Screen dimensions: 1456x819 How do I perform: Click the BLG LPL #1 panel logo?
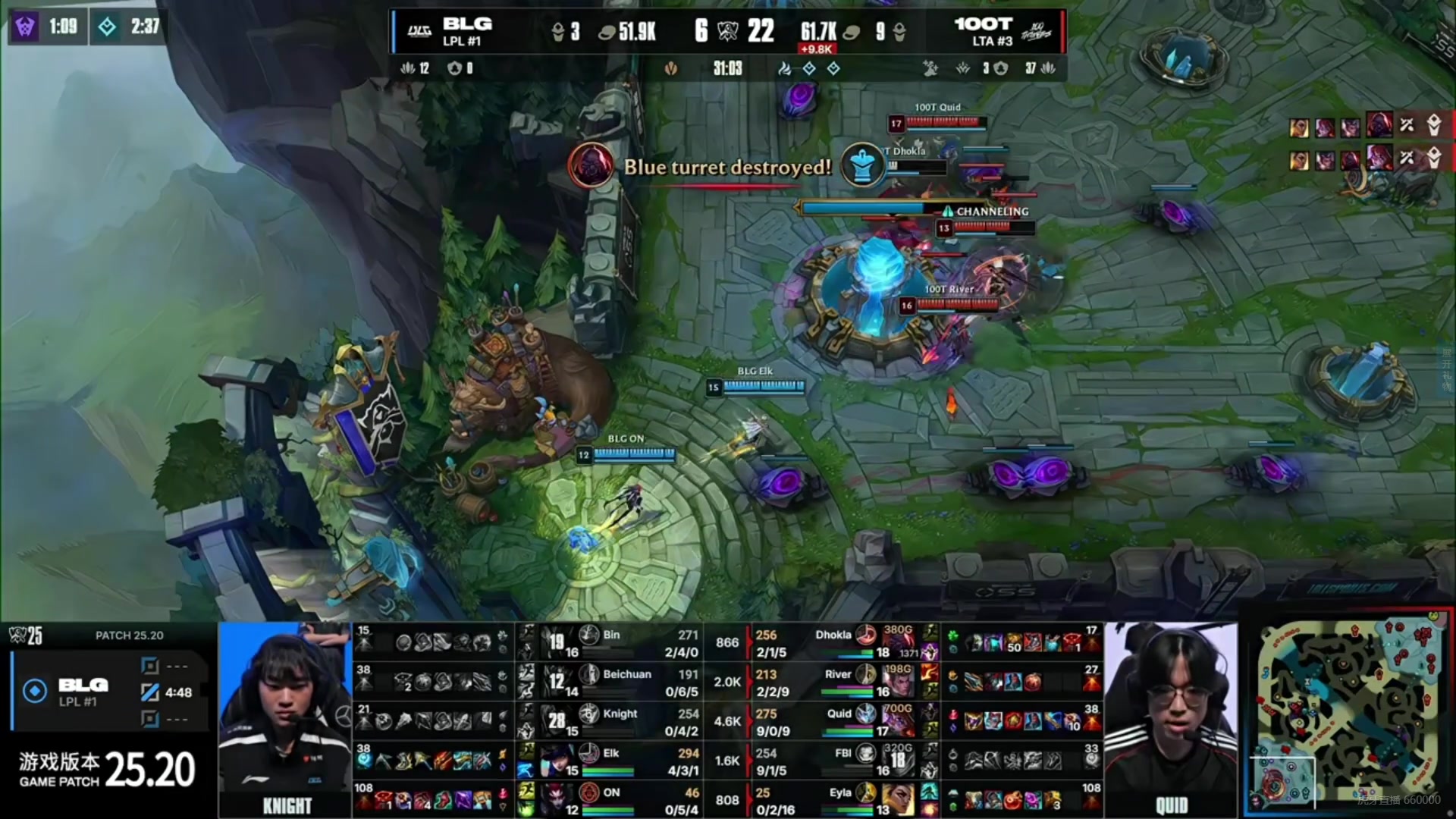coord(35,691)
